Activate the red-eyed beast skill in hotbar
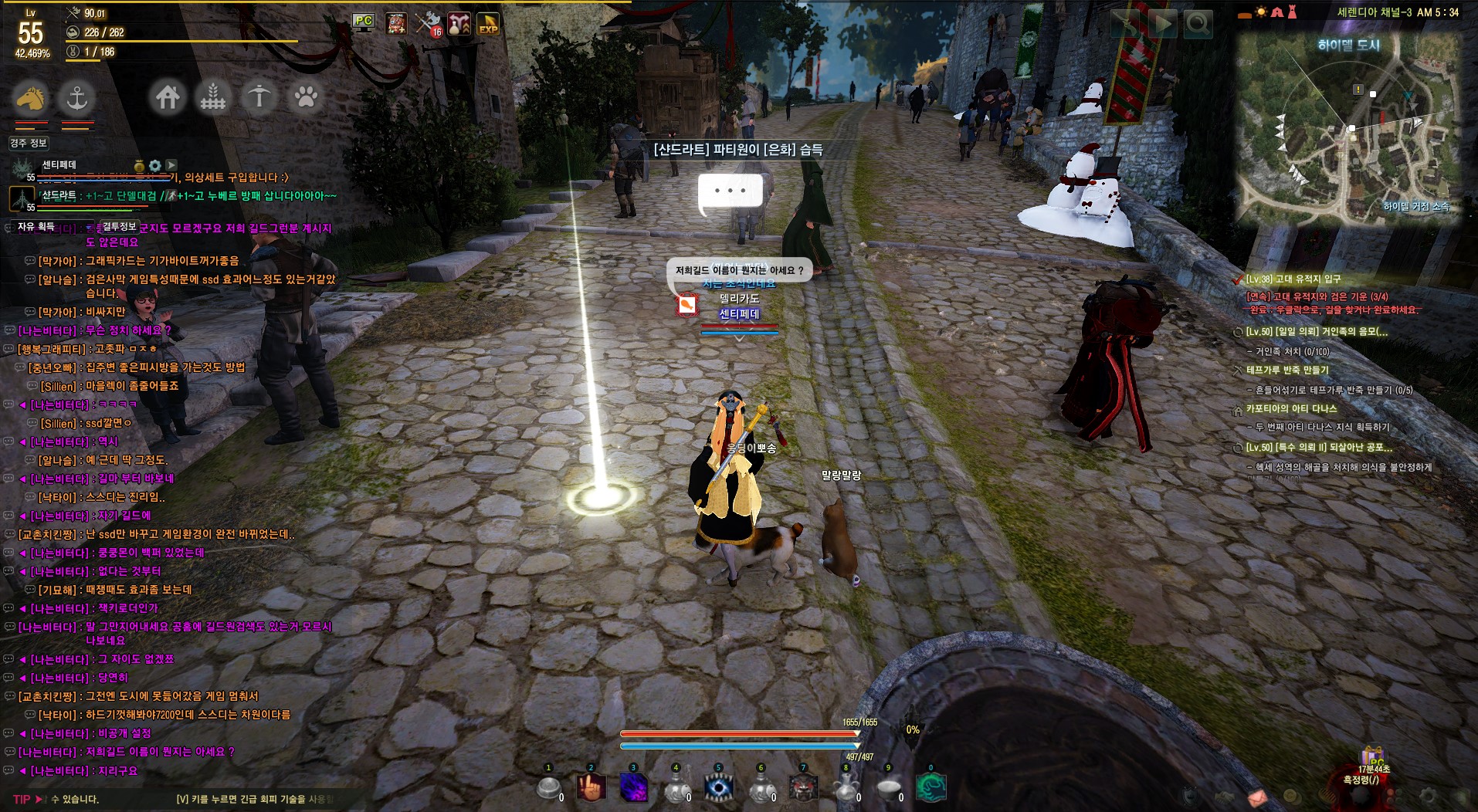The image size is (1478, 812). (x=803, y=788)
